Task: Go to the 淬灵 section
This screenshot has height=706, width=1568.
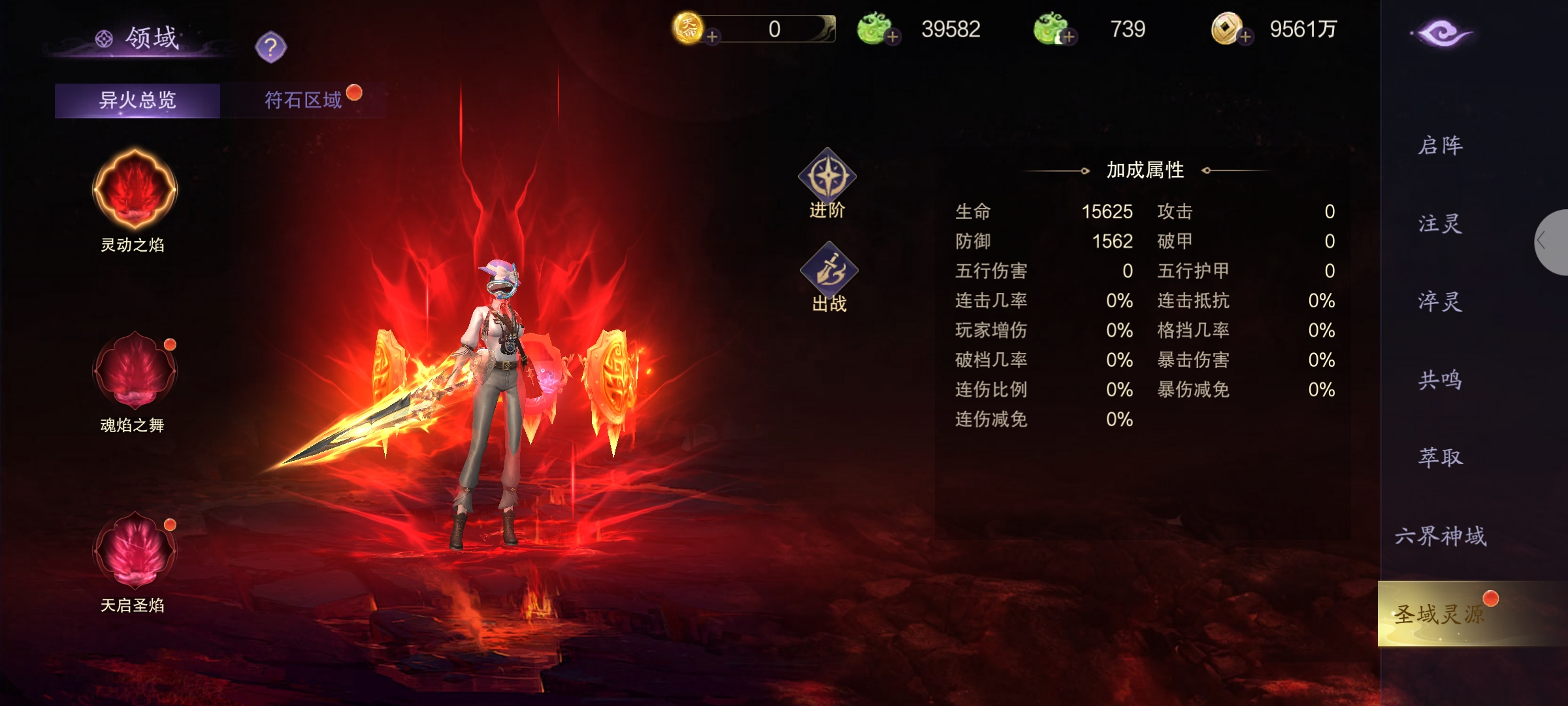Action: click(x=1440, y=301)
